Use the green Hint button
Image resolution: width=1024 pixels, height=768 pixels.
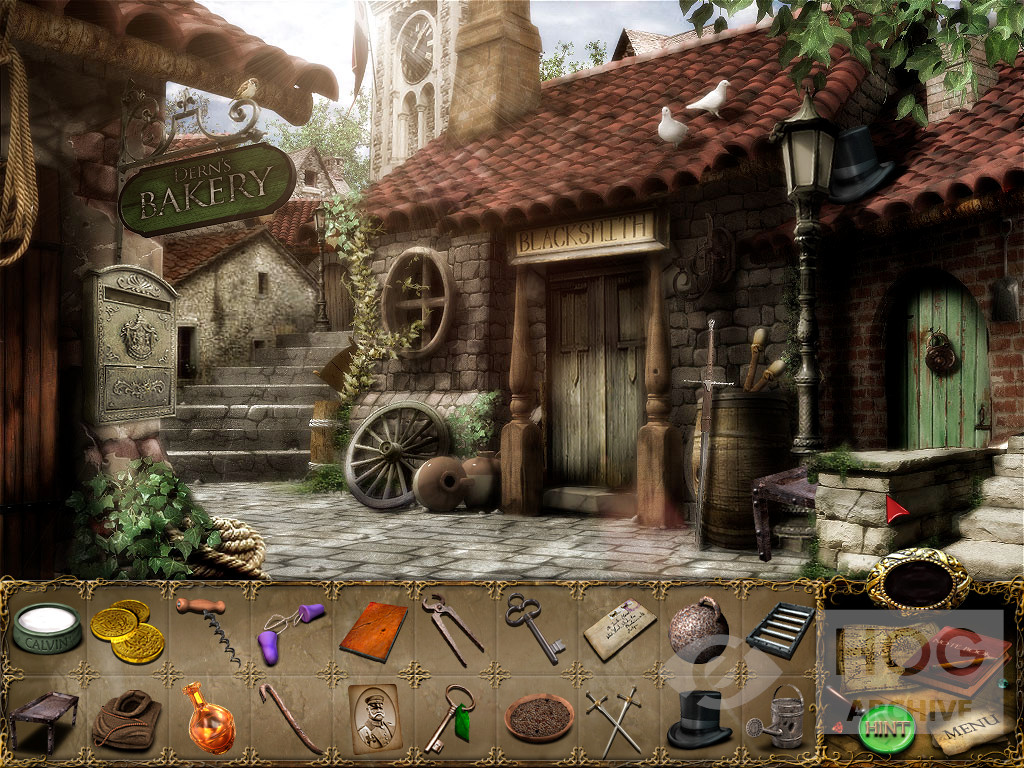(886, 729)
